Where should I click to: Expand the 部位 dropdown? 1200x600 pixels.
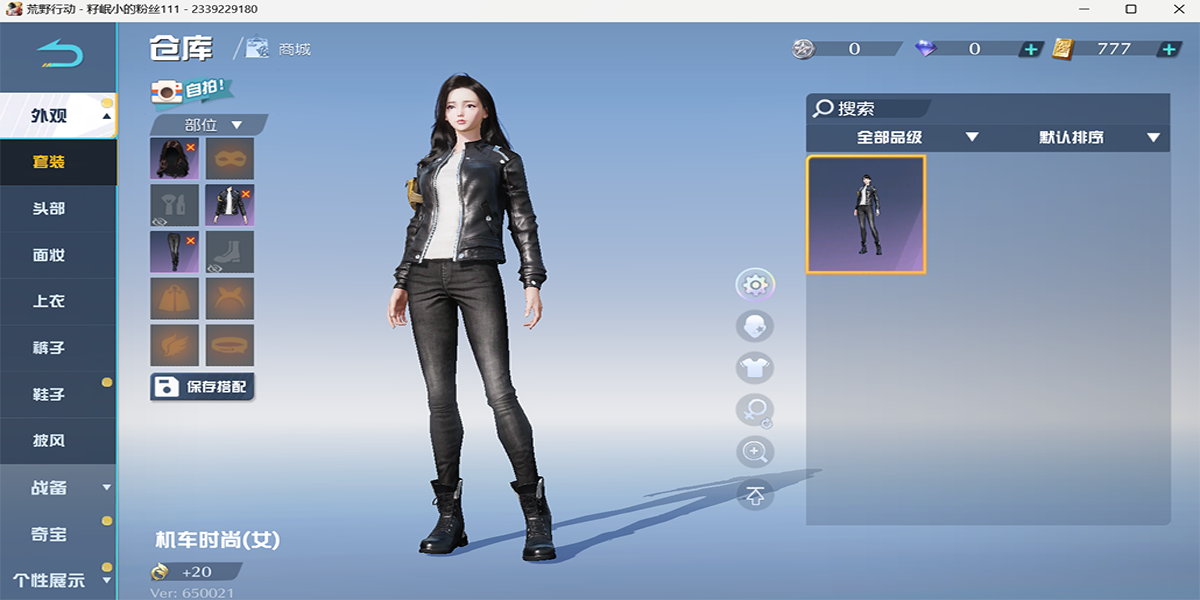[x=209, y=125]
